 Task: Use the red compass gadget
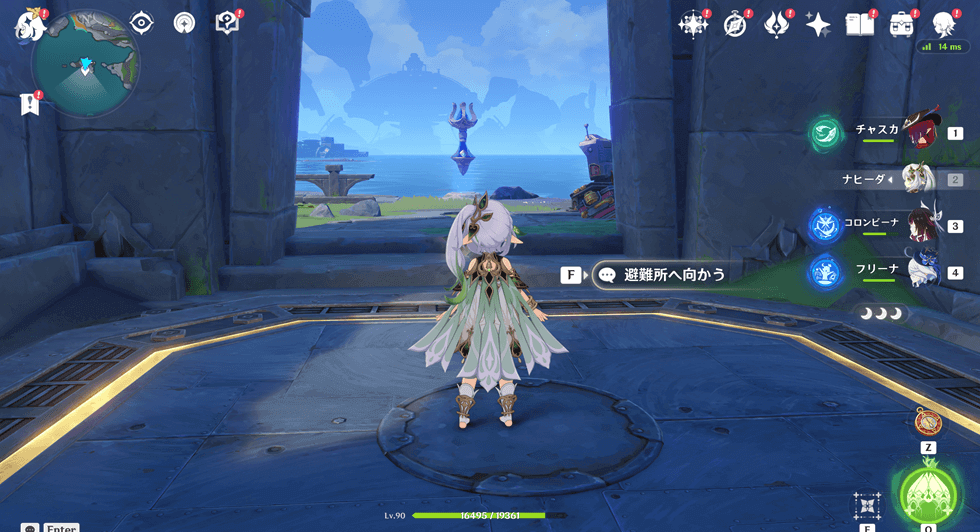coord(928,422)
